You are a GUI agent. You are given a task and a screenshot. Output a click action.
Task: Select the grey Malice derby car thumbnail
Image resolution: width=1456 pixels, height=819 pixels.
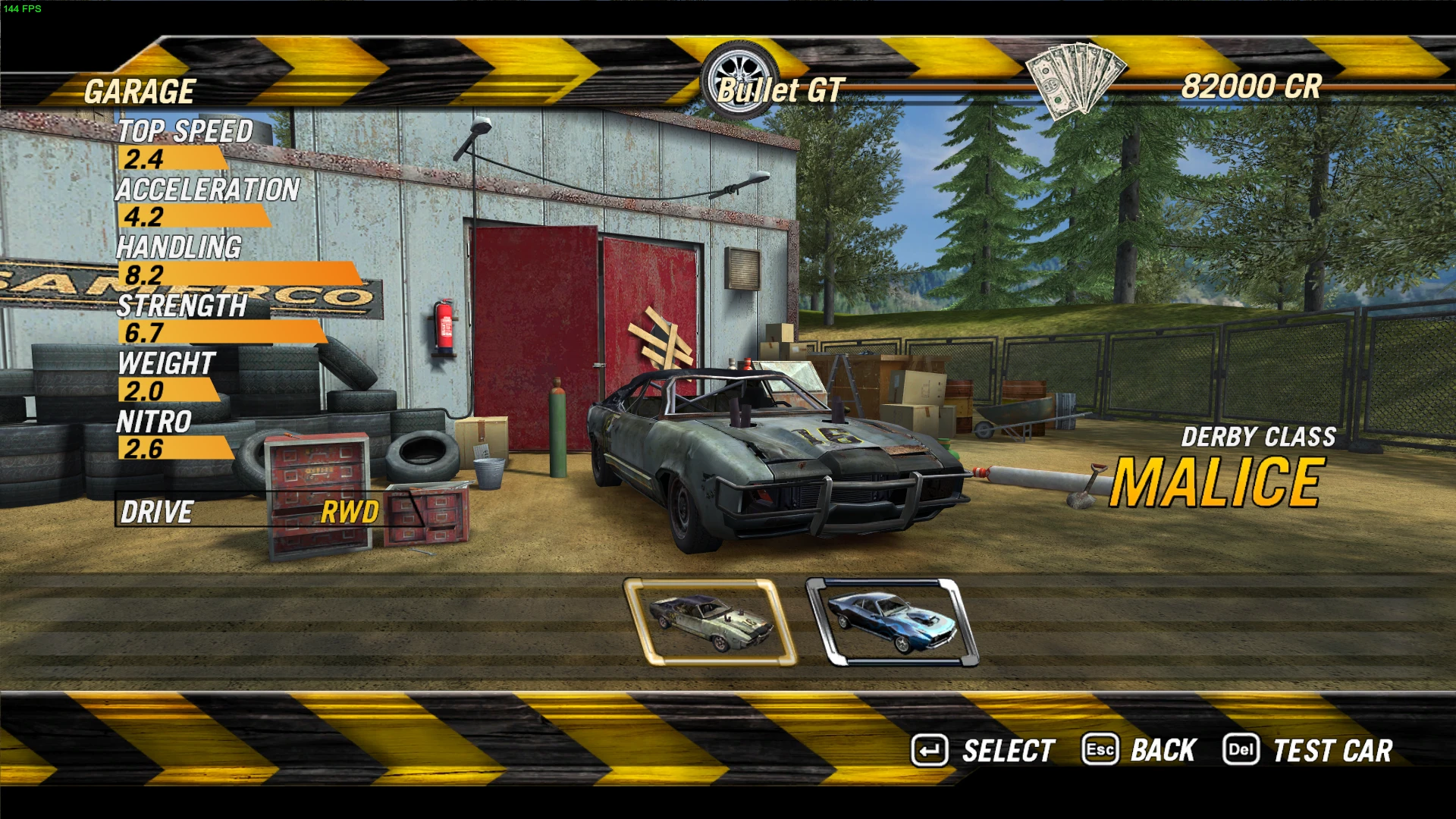click(710, 622)
